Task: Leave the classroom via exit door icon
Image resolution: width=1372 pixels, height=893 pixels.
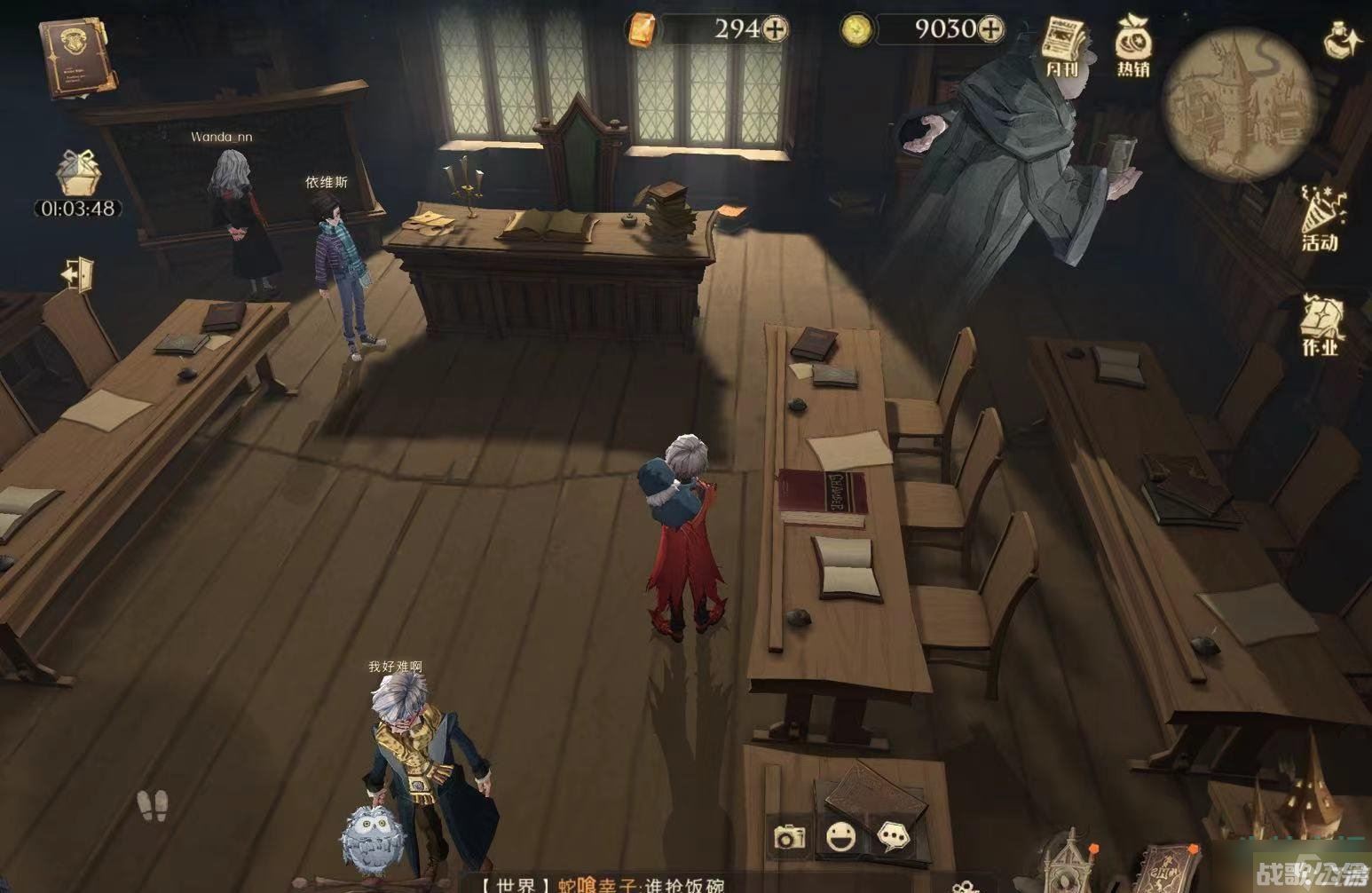Action: pyautogui.click(x=78, y=273)
